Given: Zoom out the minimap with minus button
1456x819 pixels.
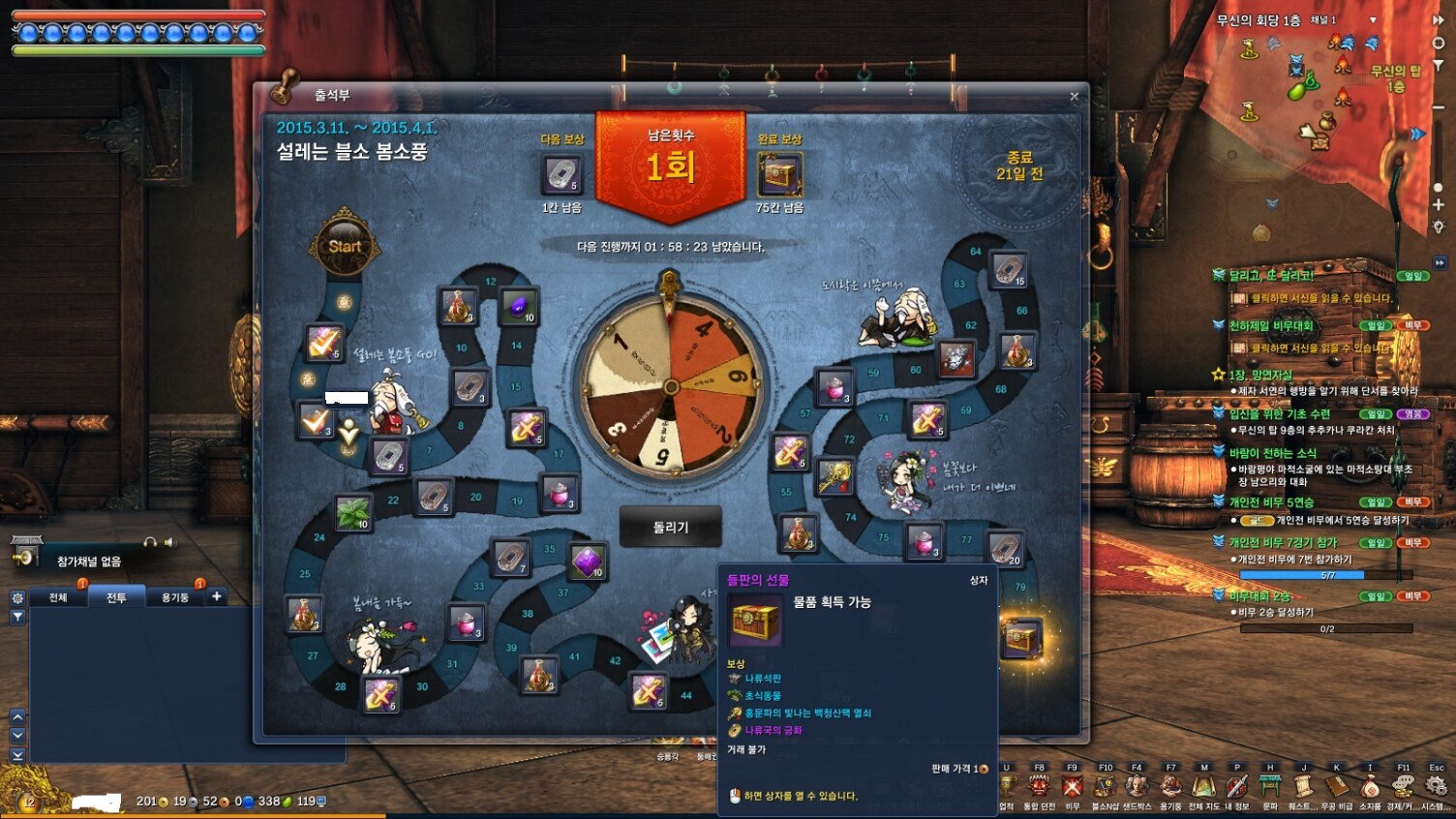Looking at the screenshot, I should click(x=1439, y=107).
